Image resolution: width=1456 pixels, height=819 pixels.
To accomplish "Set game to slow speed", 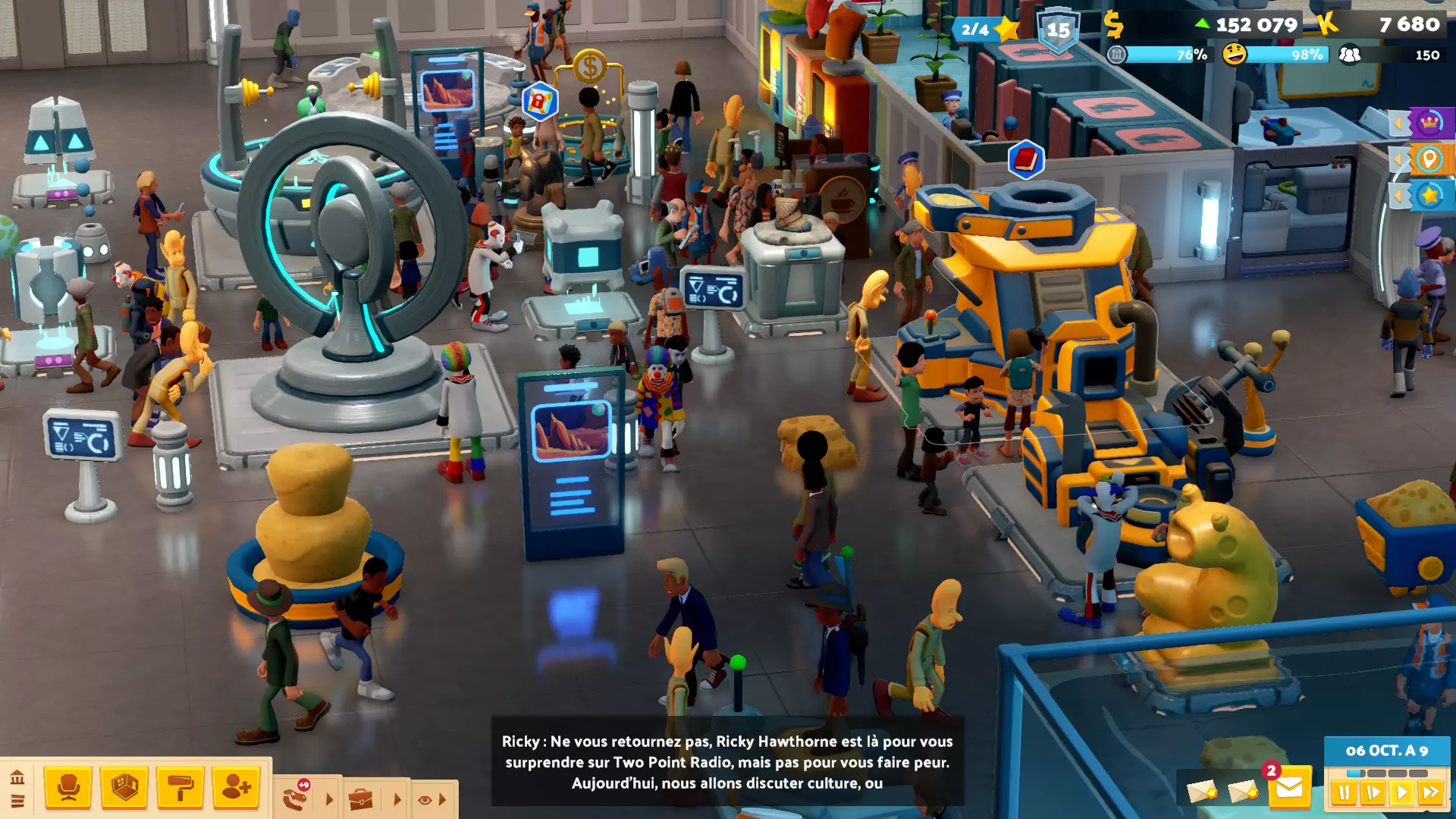I will click(x=1373, y=793).
